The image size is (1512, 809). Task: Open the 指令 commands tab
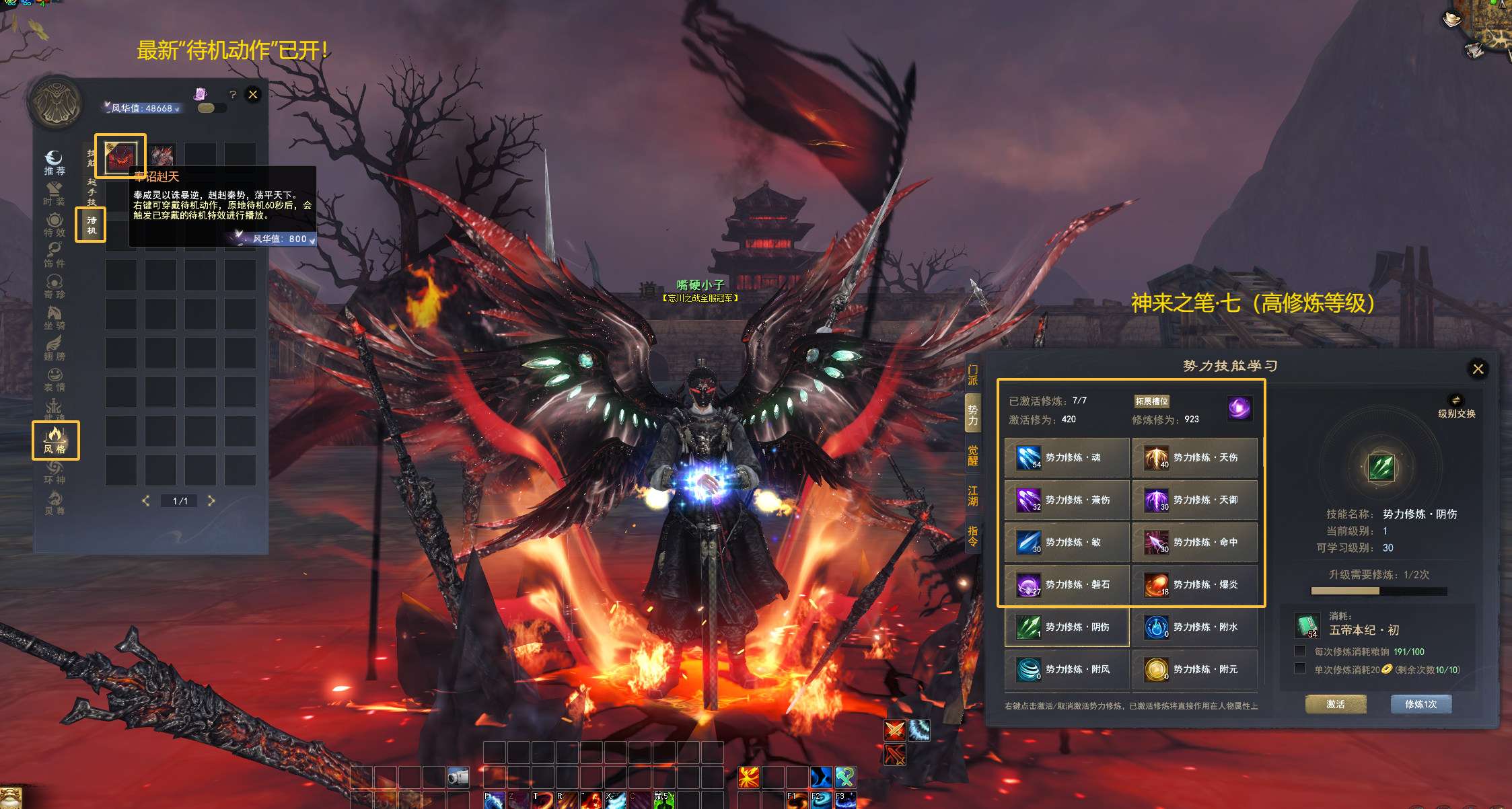(972, 536)
